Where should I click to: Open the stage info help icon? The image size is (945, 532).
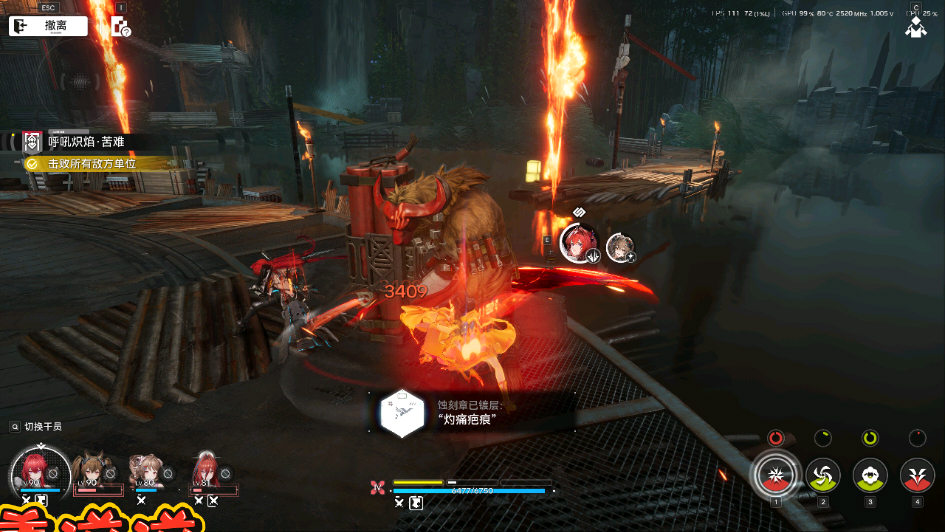(x=121, y=27)
